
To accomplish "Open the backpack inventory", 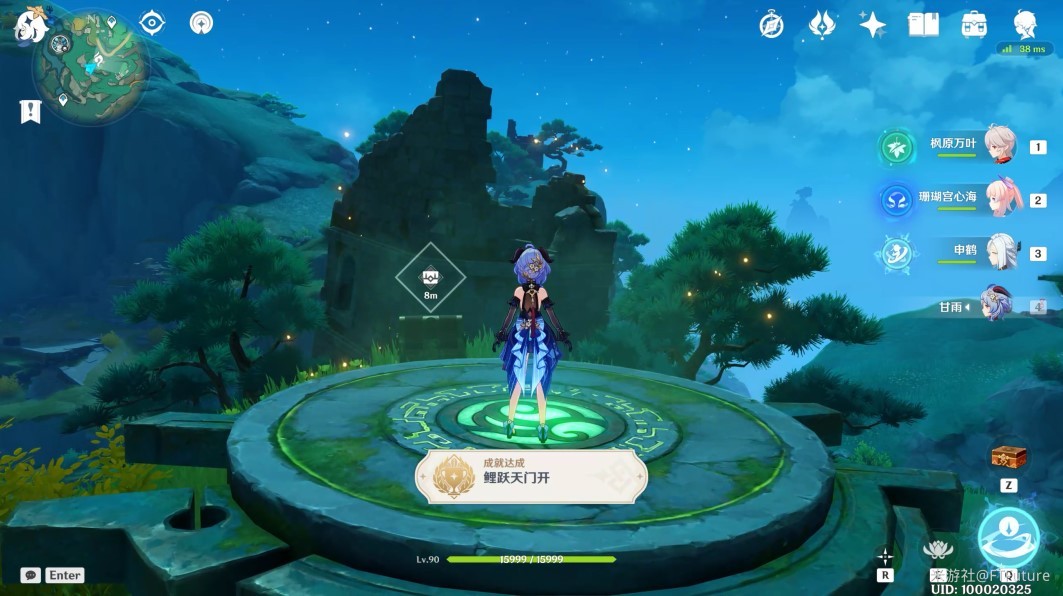I will (x=974, y=25).
